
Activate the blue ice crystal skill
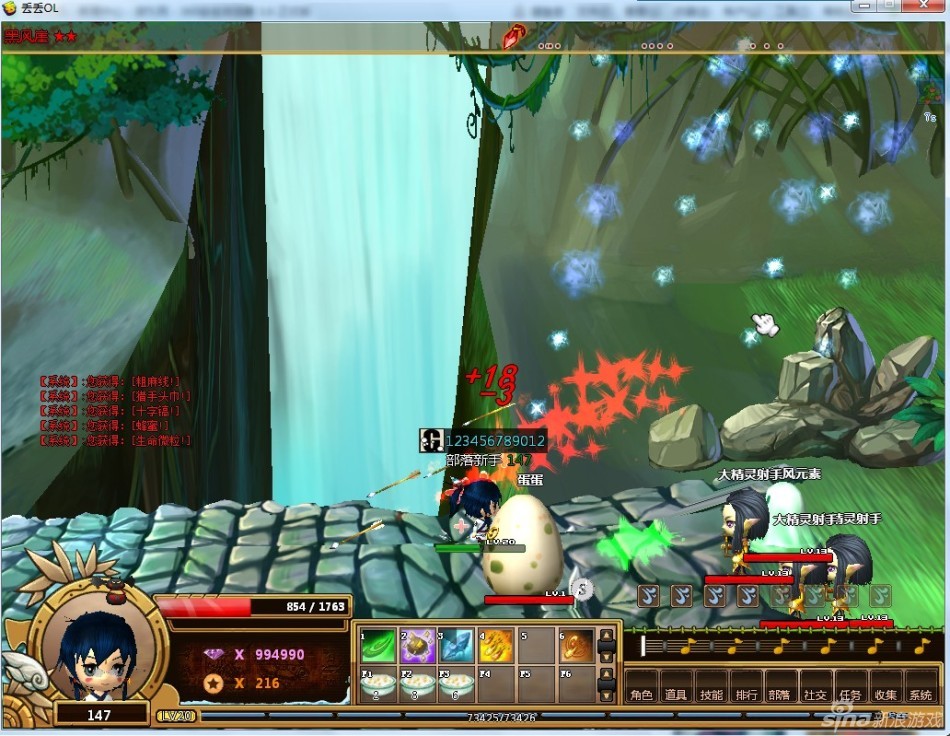coord(456,646)
